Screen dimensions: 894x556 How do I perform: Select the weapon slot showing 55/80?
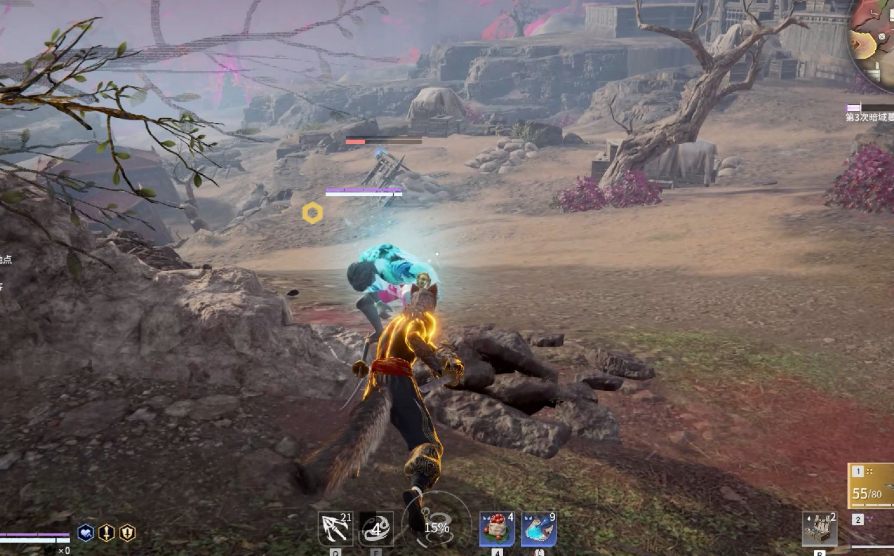870,486
